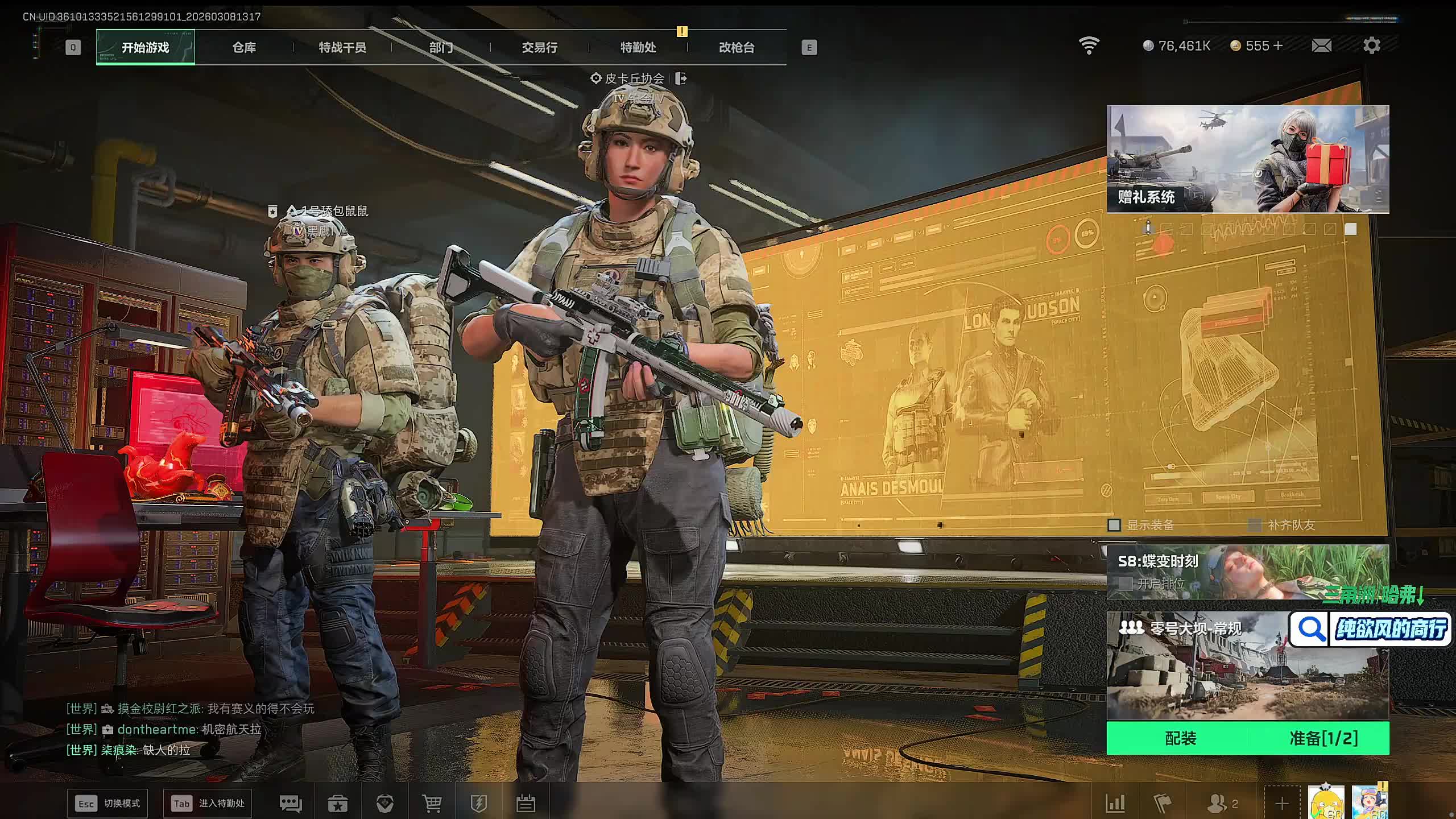Viewport: 1456px width, 819px height.
Task: Leave the team via the exit icon
Action: tap(681, 78)
